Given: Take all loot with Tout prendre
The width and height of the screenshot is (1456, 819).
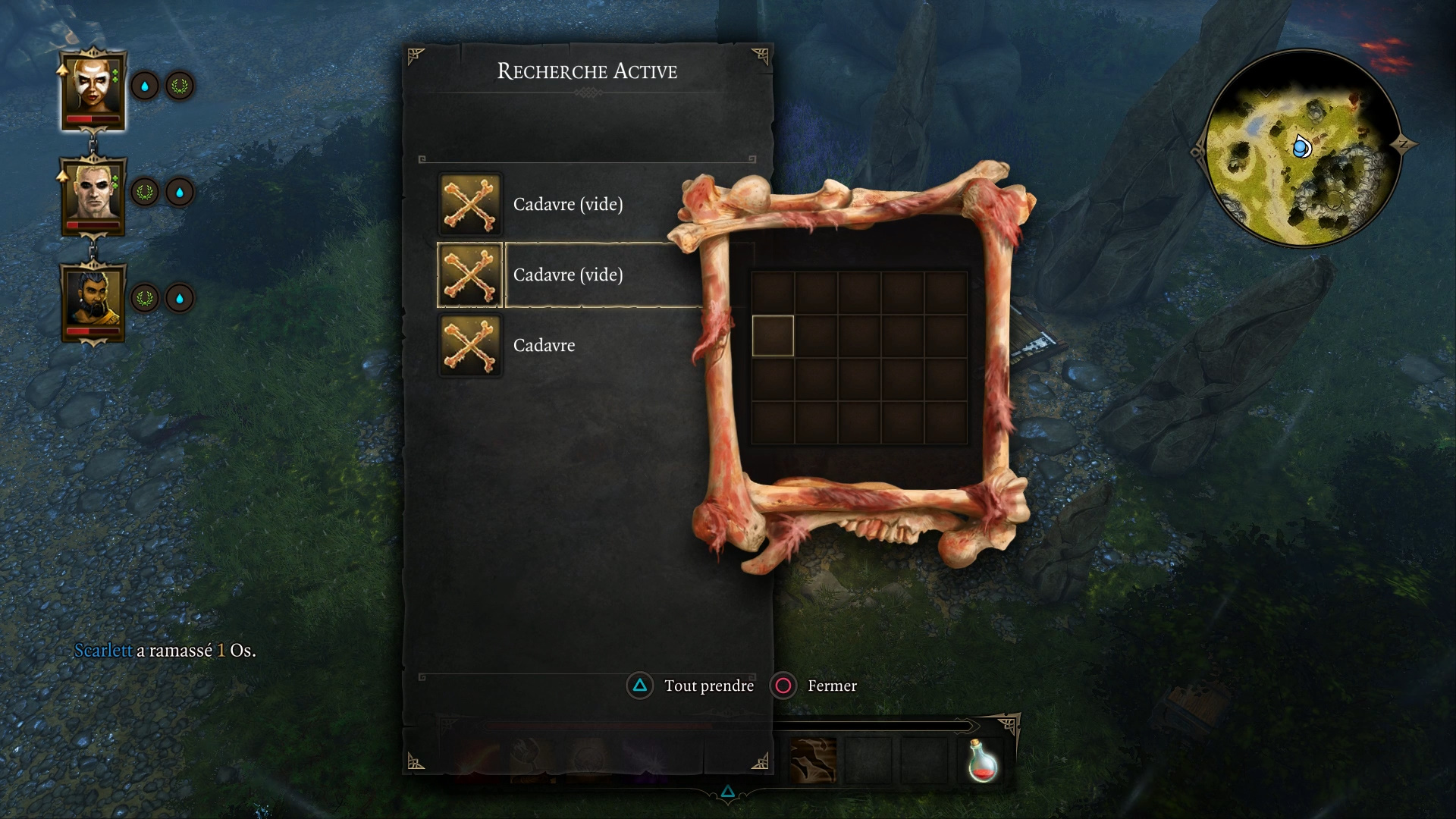Looking at the screenshot, I should click(707, 686).
